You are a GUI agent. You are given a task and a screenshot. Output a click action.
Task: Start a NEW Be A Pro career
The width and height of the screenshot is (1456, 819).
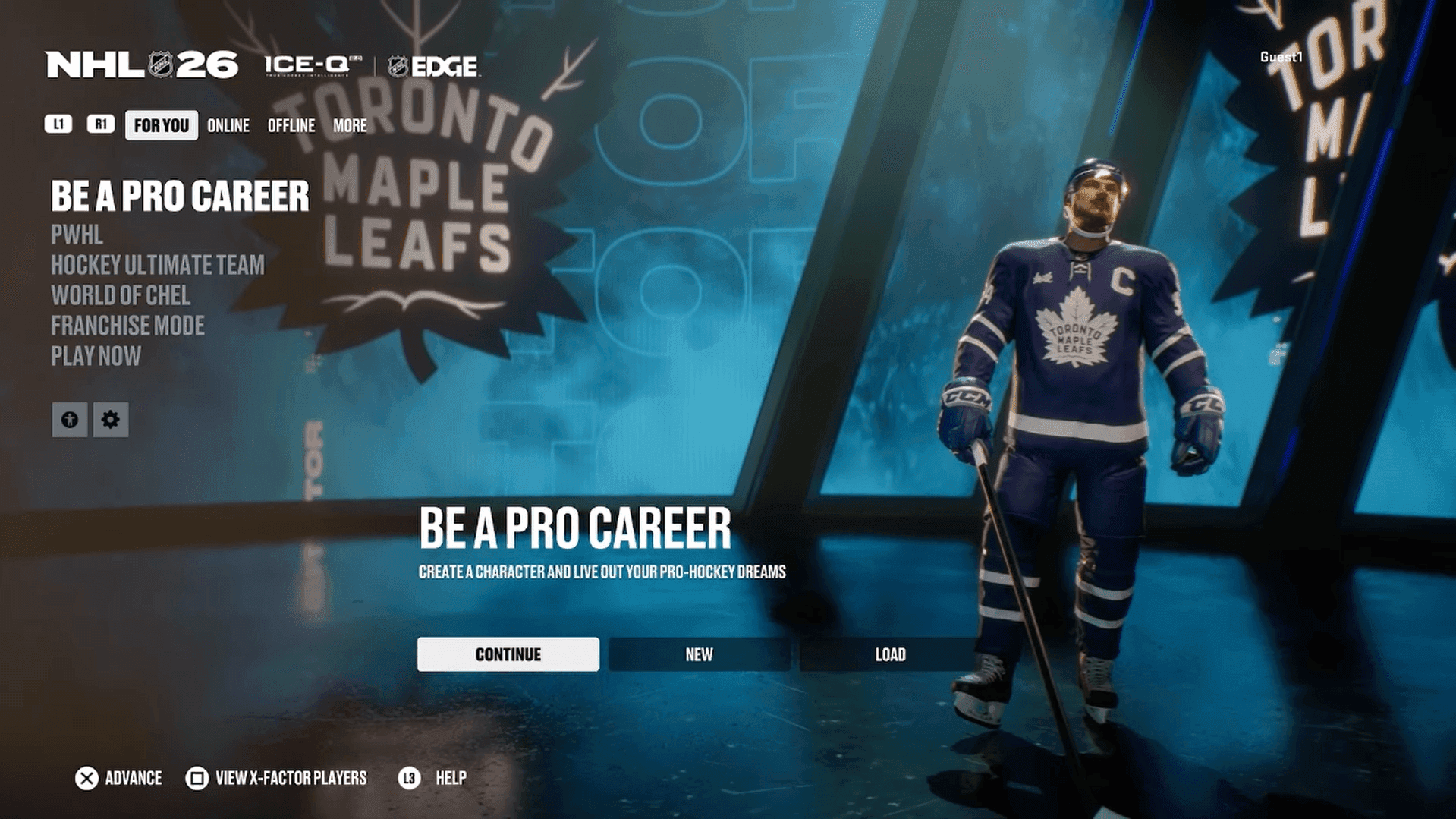point(698,654)
